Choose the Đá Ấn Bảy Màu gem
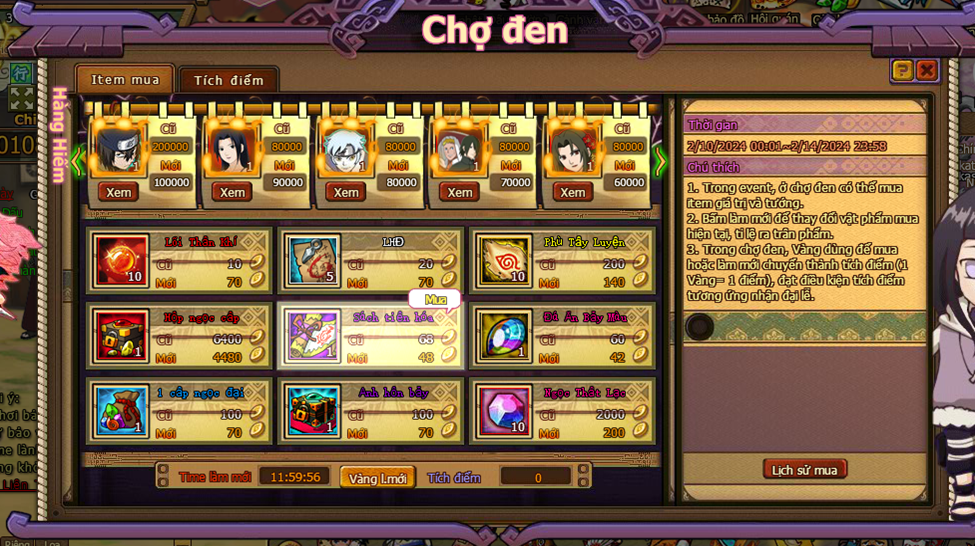The height and width of the screenshot is (546, 975). [x=503, y=335]
